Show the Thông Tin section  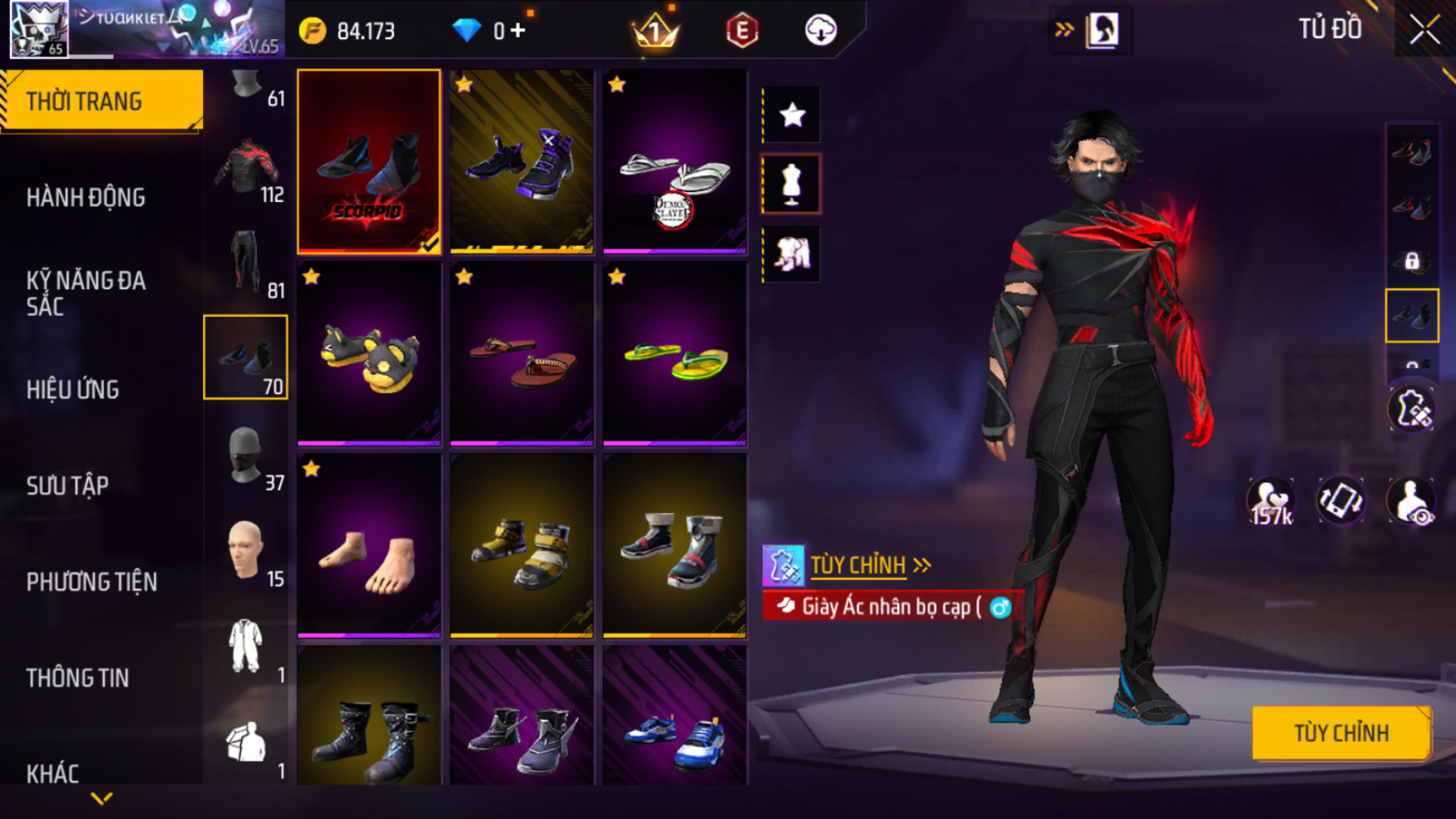[x=77, y=678]
